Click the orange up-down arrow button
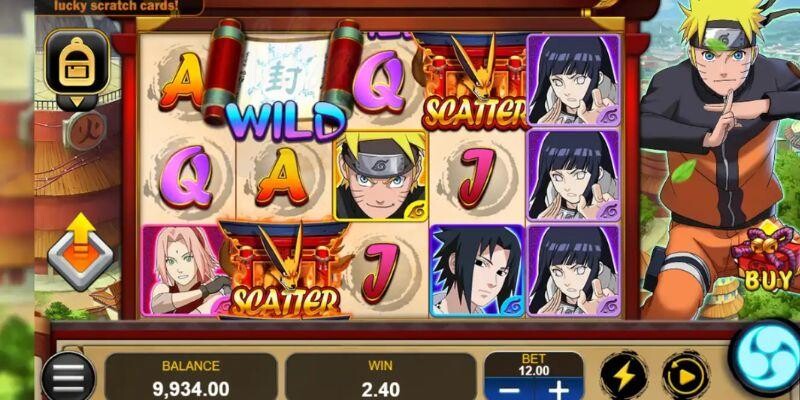The height and width of the screenshot is (400, 800). pos(80,253)
